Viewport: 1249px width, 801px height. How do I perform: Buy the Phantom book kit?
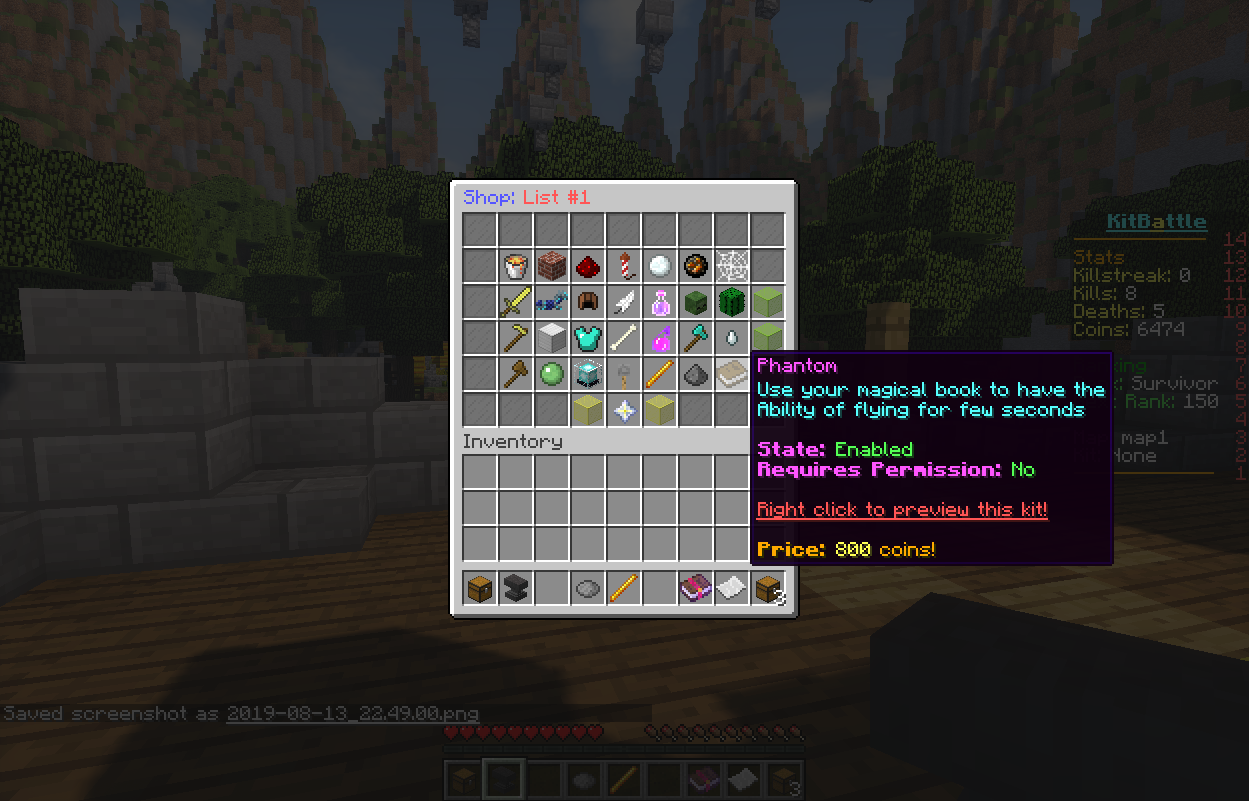pyautogui.click(x=732, y=374)
